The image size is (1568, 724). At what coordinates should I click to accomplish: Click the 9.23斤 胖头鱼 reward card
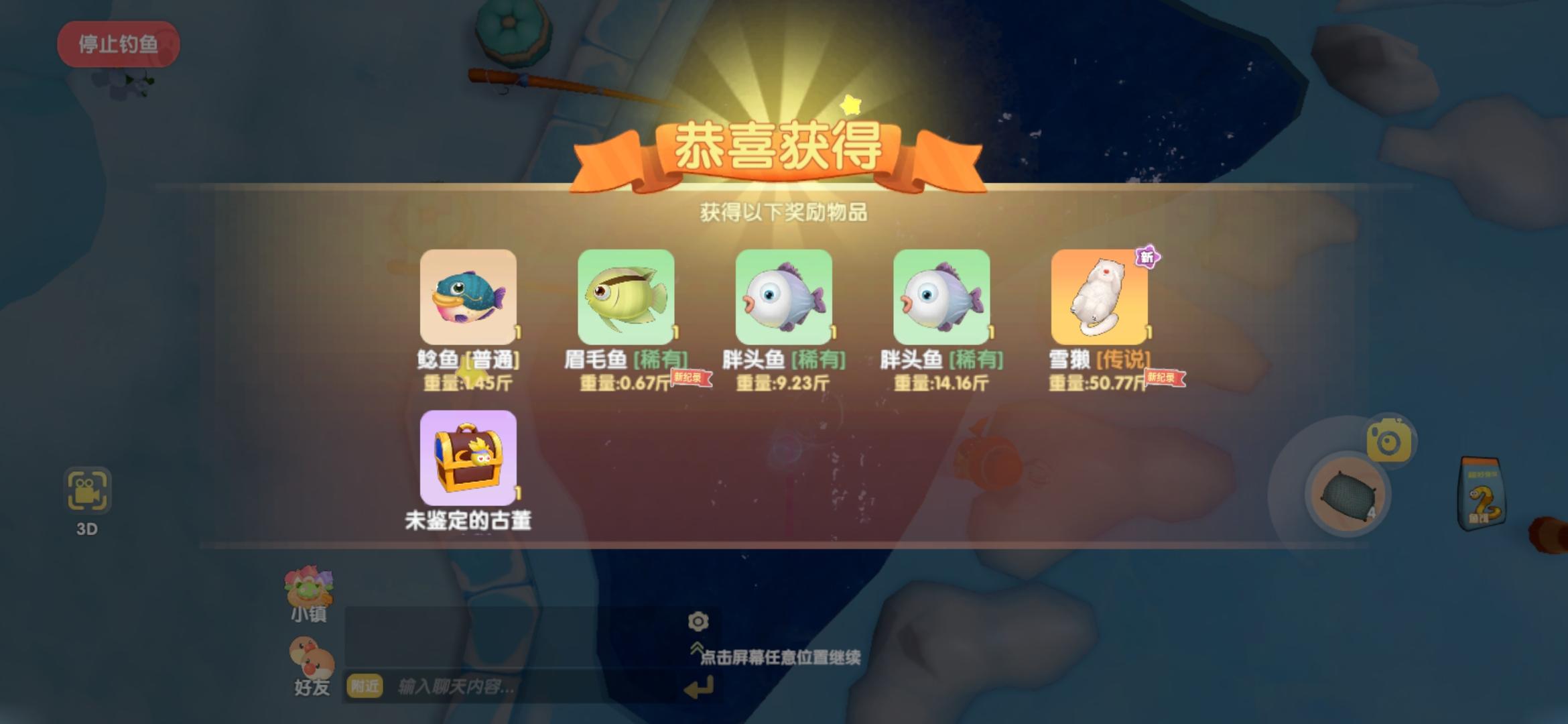pos(784,296)
